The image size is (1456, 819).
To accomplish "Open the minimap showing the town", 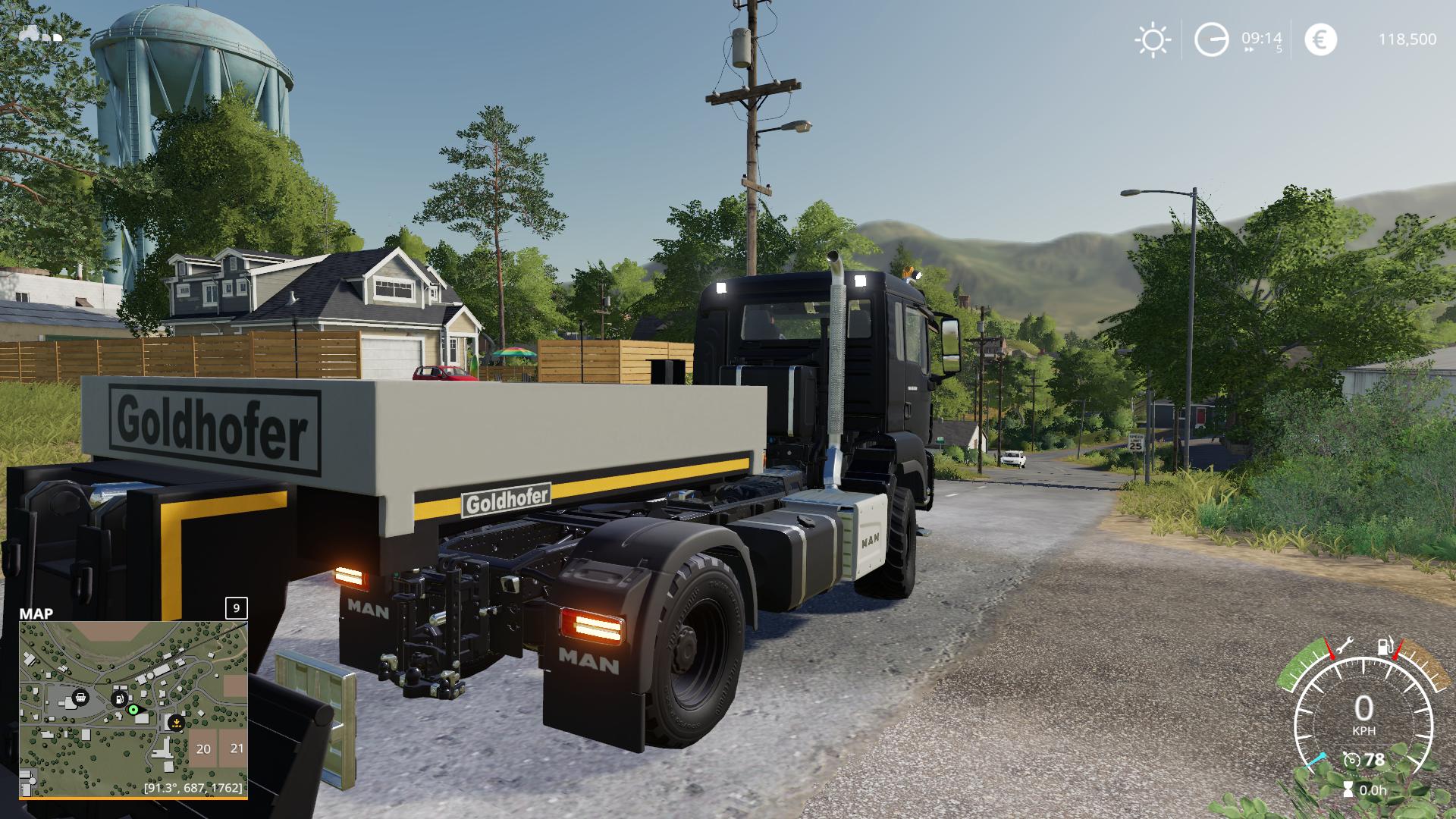I will coord(133,709).
